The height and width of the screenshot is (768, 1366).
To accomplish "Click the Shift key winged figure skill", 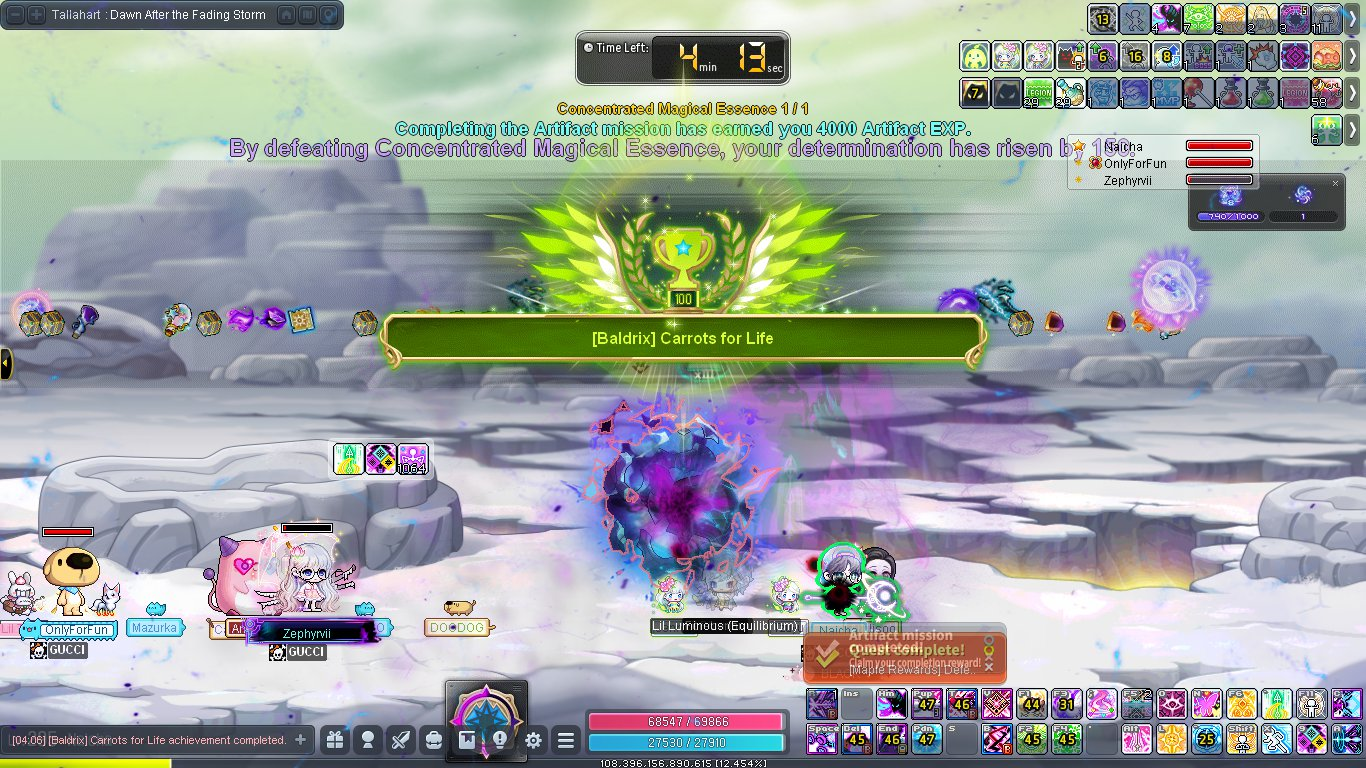I will [x=1241, y=739].
